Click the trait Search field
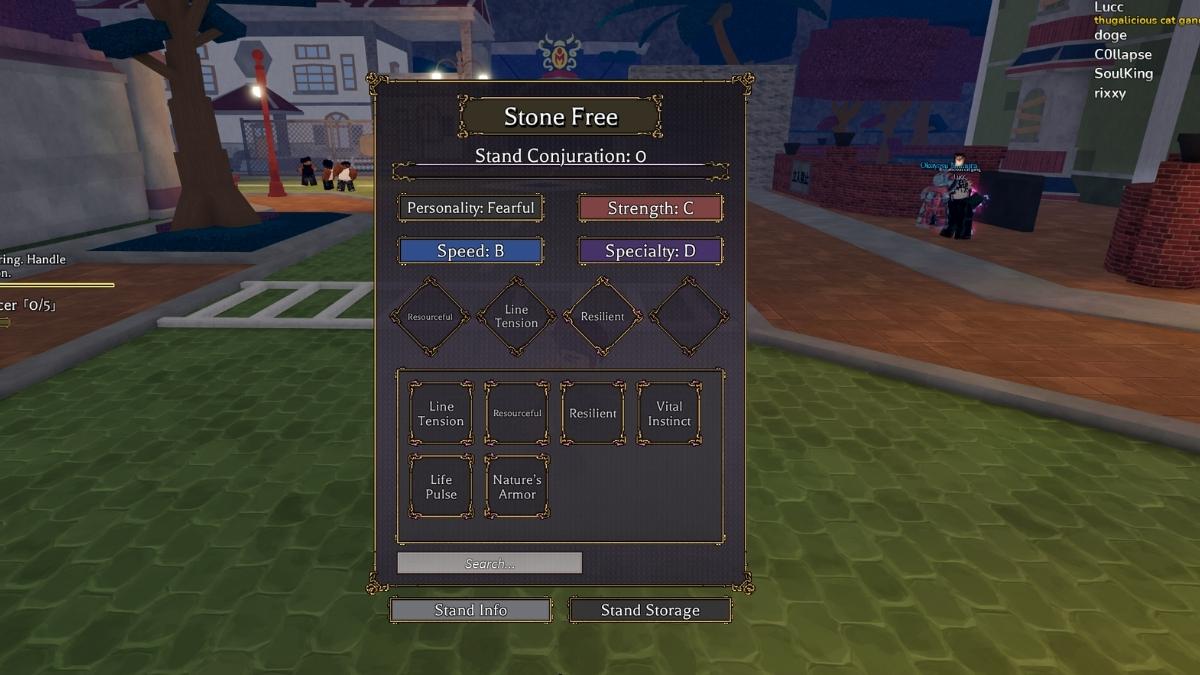 [x=489, y=563]
